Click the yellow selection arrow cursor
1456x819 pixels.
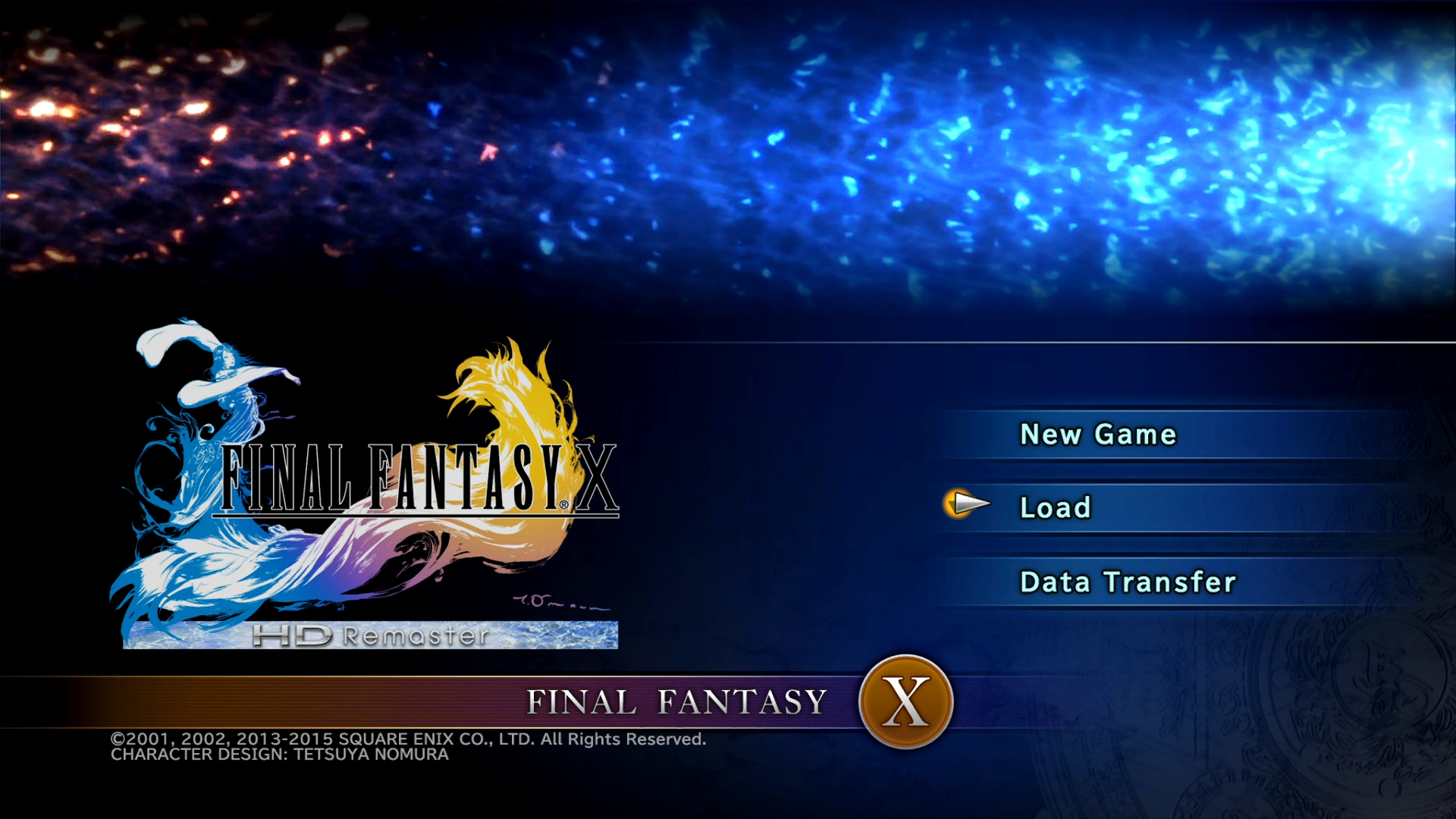point(964,502)
